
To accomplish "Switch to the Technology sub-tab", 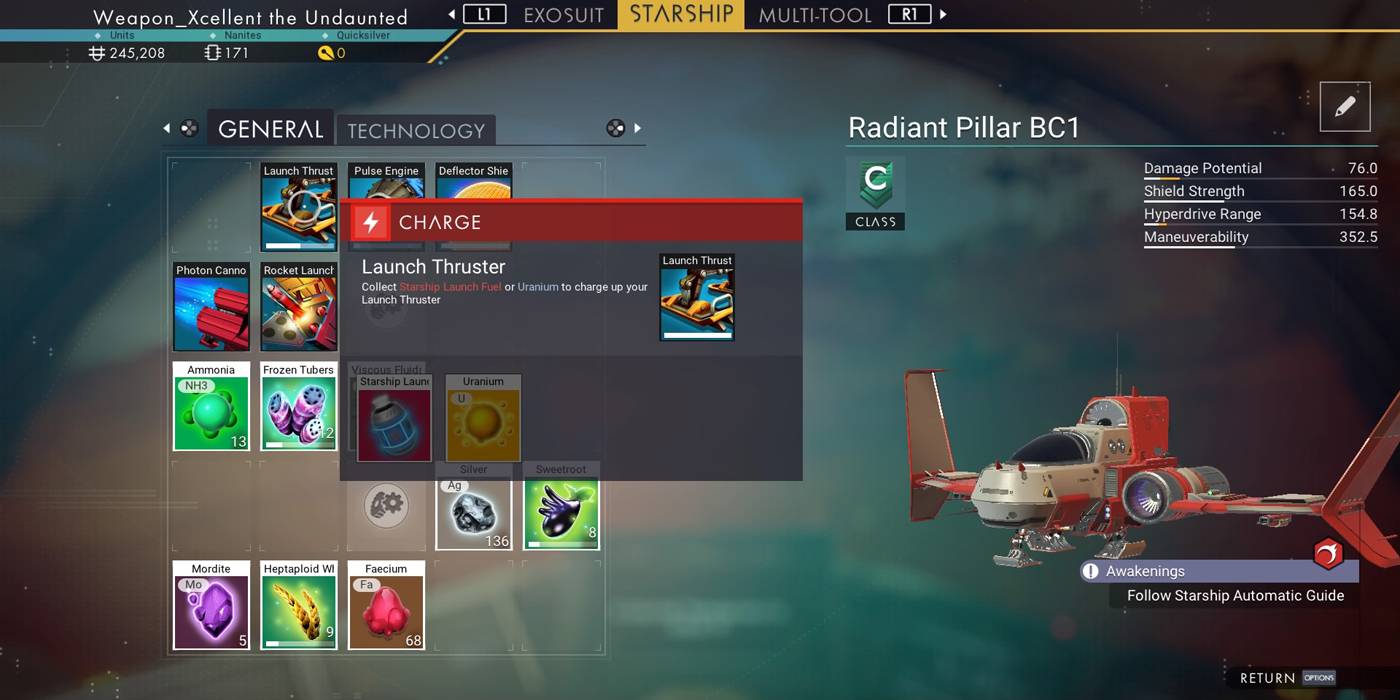I will point(415,130).
